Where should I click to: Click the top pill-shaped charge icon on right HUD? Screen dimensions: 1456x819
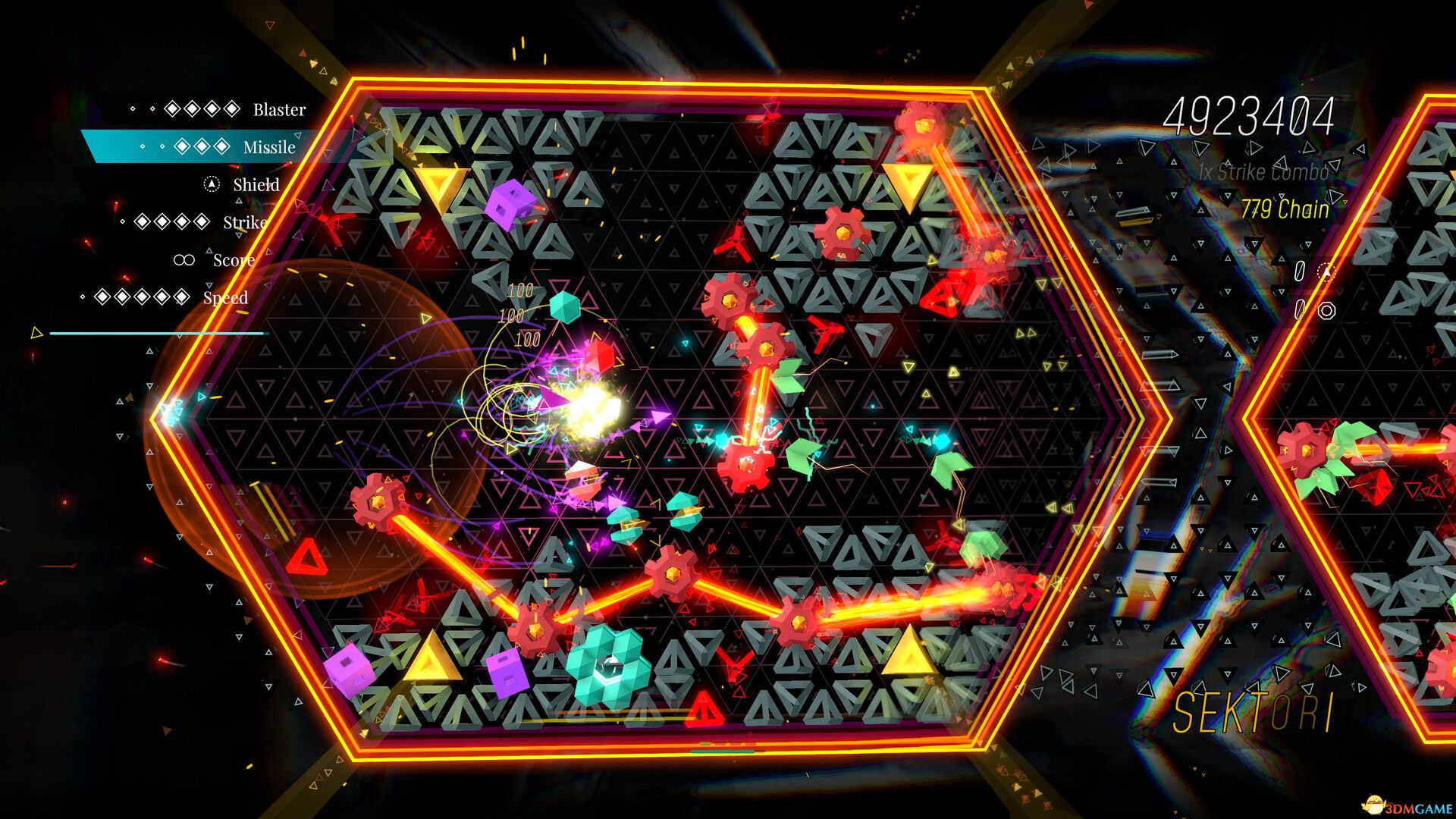pyautogui.click(x=1300, y=271)
